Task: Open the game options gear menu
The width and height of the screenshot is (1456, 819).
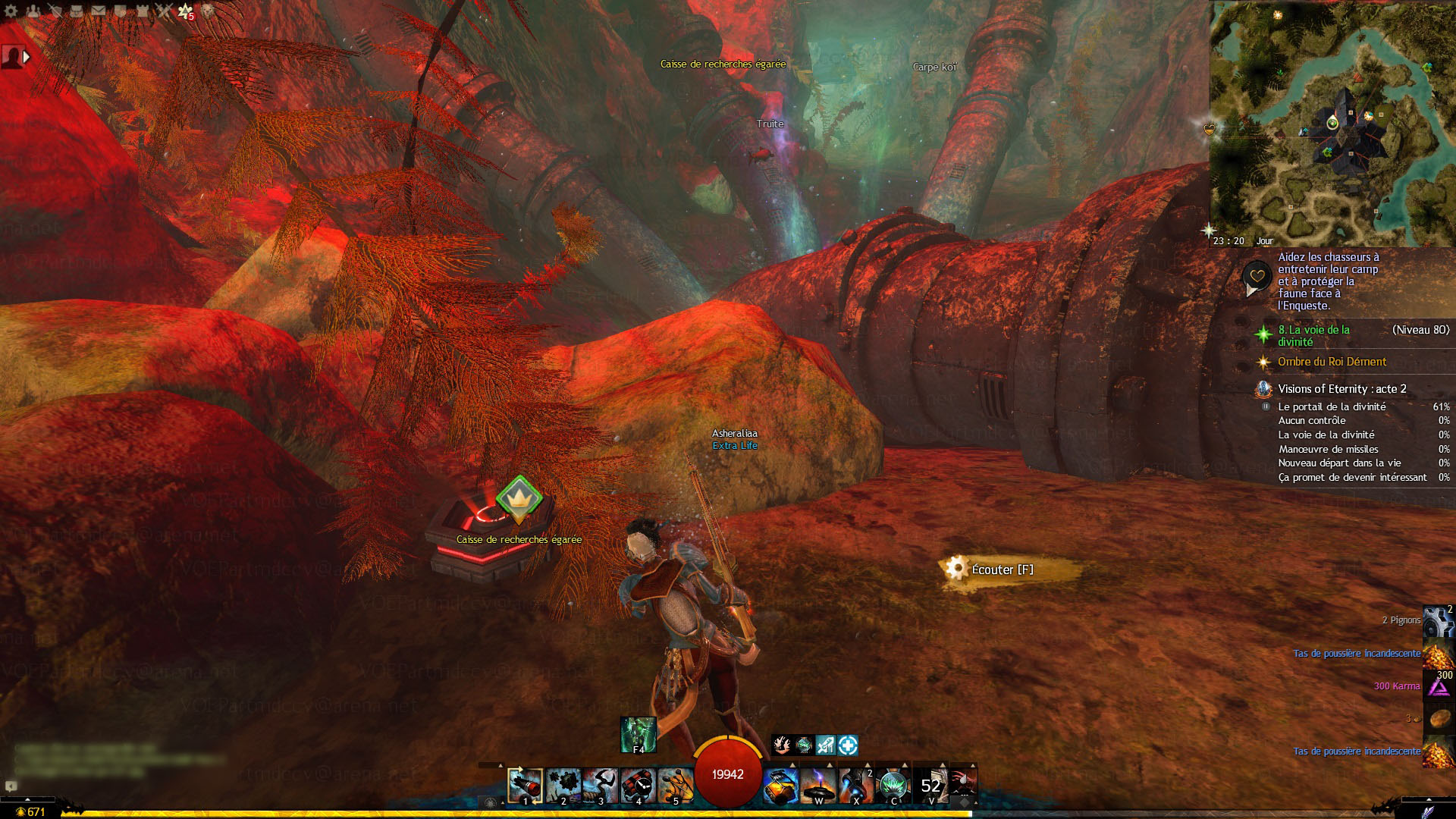Action: pos(11,11)
